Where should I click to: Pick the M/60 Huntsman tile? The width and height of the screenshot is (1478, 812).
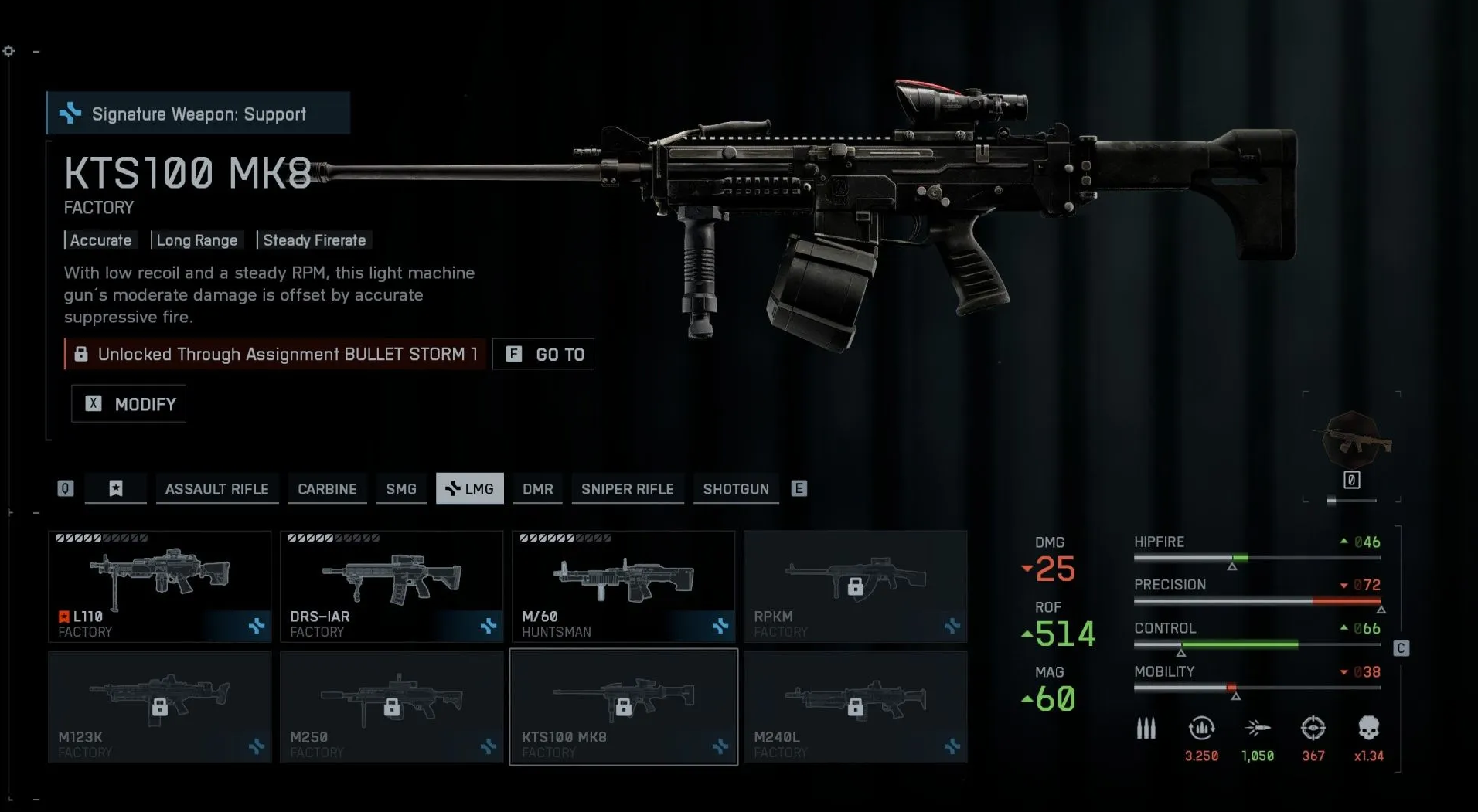pyautogui.click(x=623, y=586)
